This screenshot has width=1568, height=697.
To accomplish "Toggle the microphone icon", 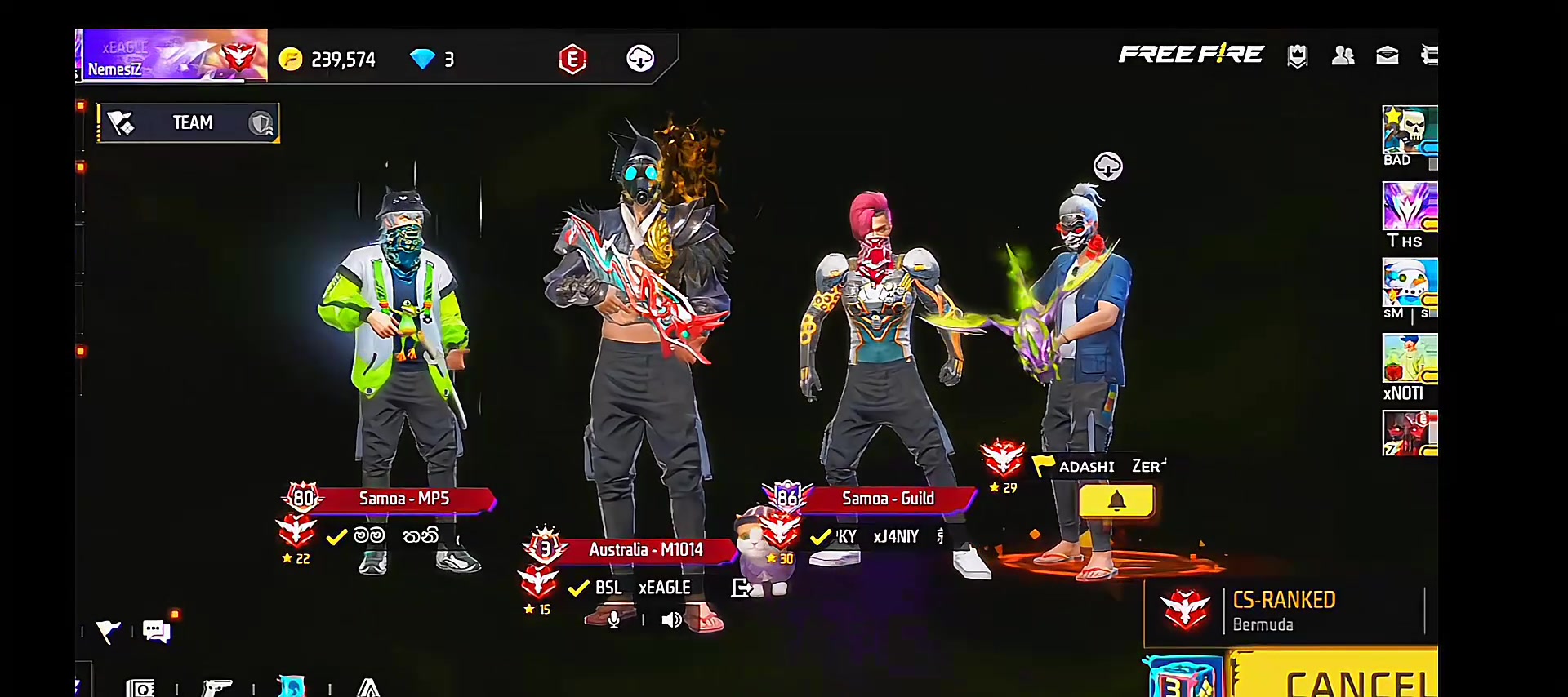I will pyautogui.click(x=614, y=620).
